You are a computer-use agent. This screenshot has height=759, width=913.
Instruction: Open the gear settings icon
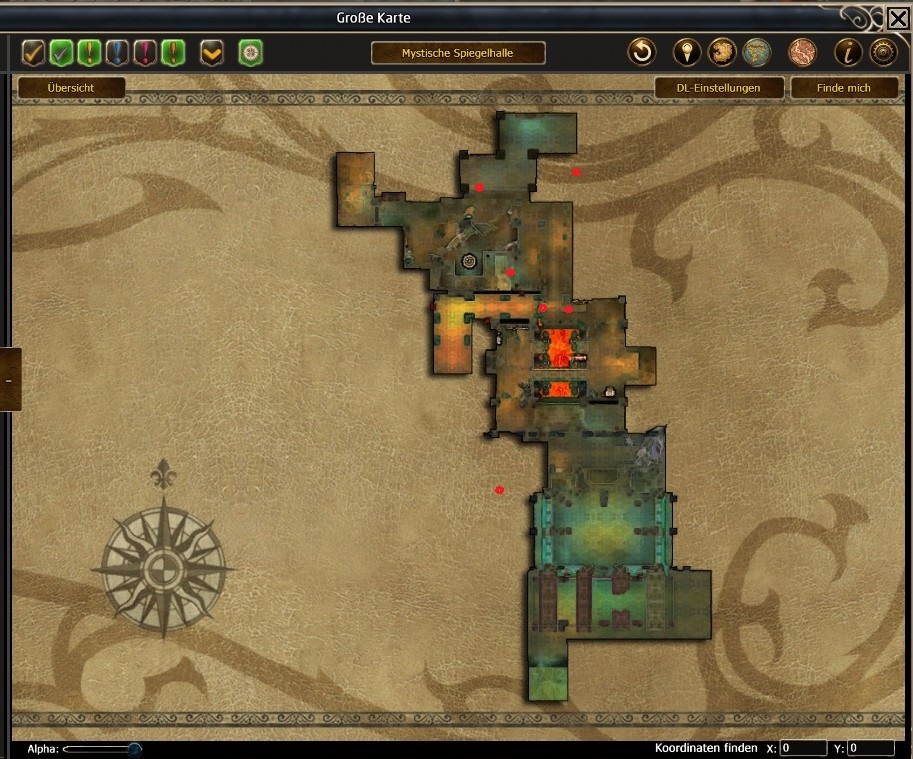click(883, 52)
